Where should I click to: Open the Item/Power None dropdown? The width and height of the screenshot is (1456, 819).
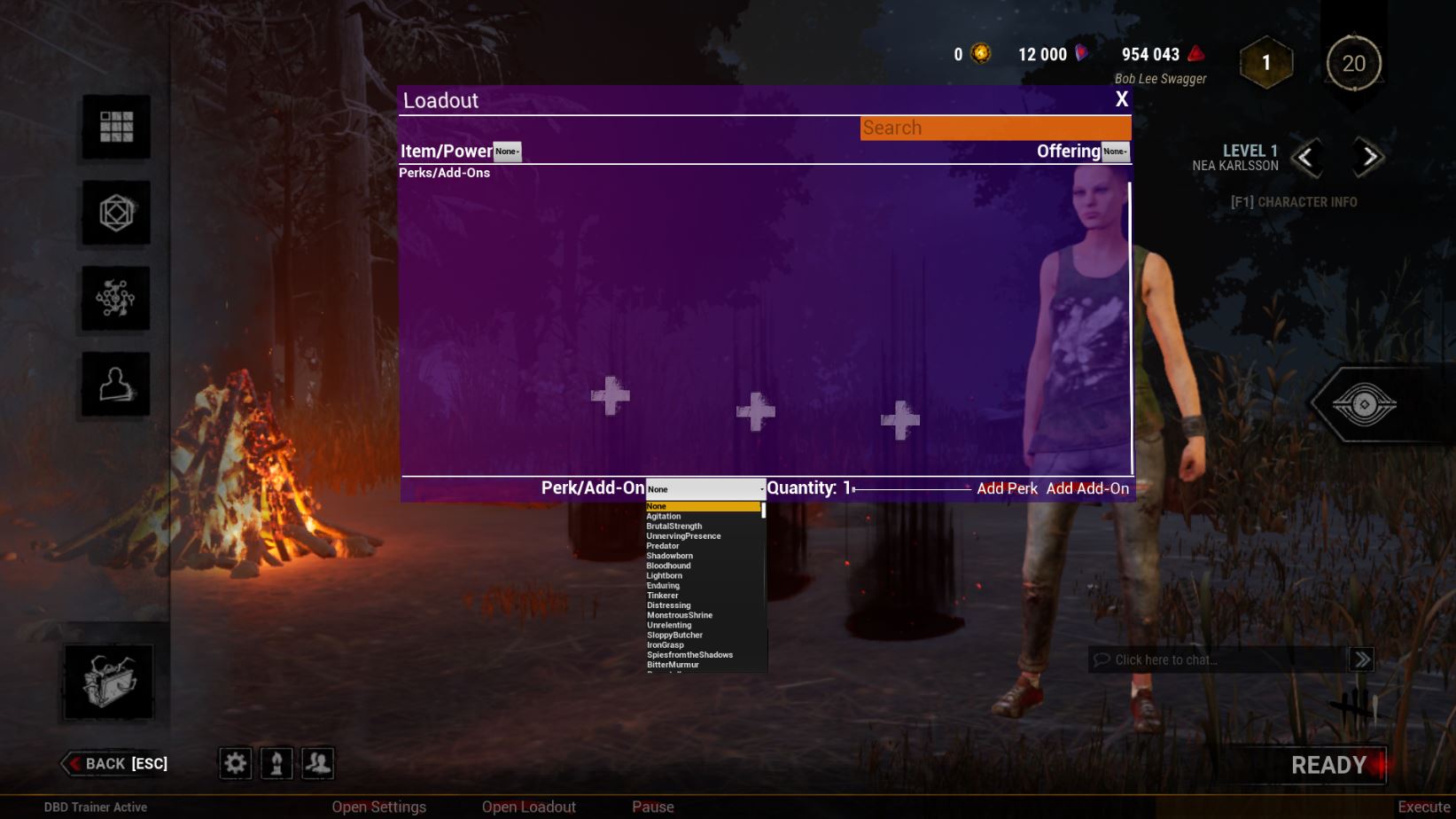click(507, 152)
